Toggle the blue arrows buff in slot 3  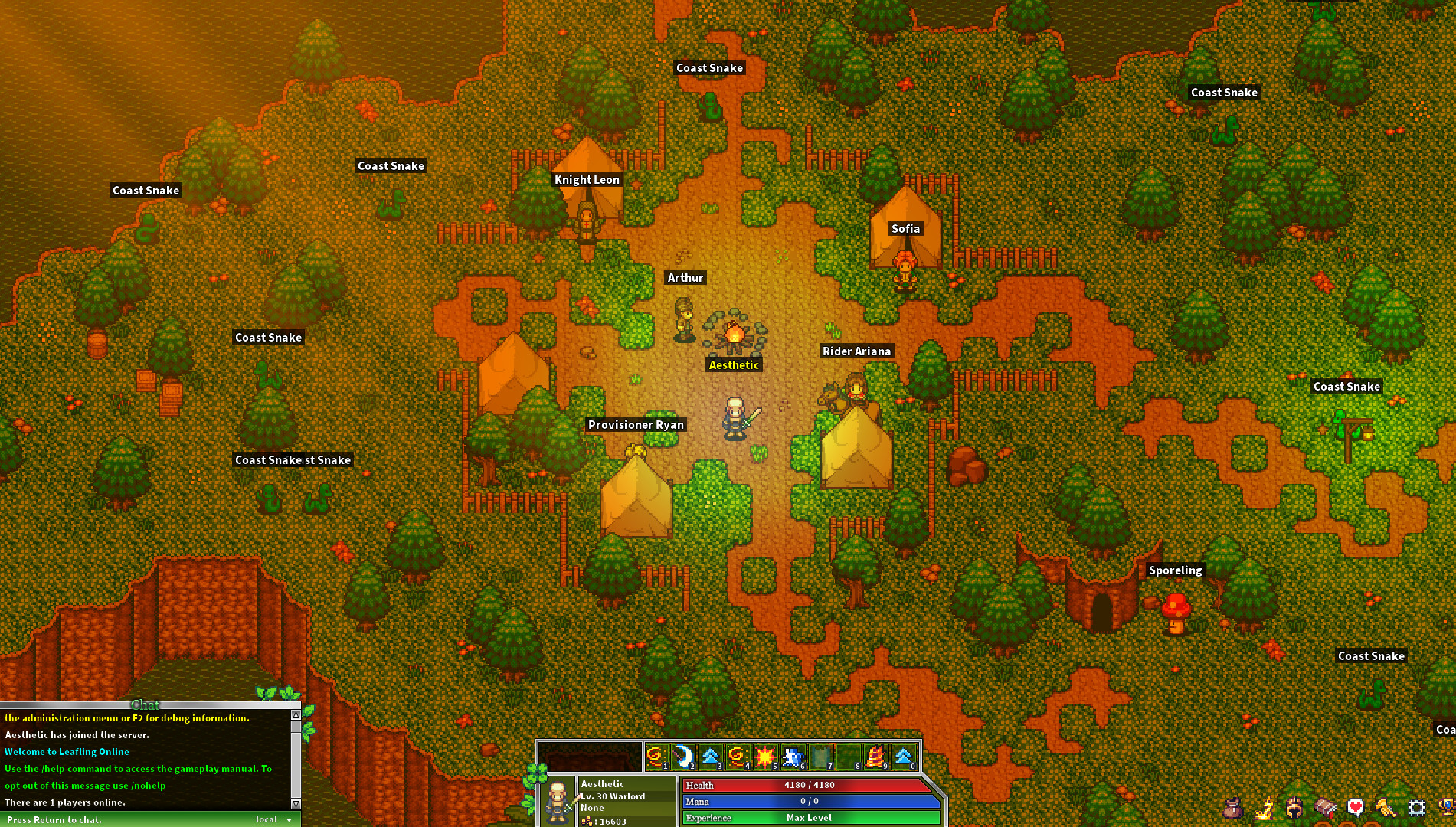tap(712, 757)
